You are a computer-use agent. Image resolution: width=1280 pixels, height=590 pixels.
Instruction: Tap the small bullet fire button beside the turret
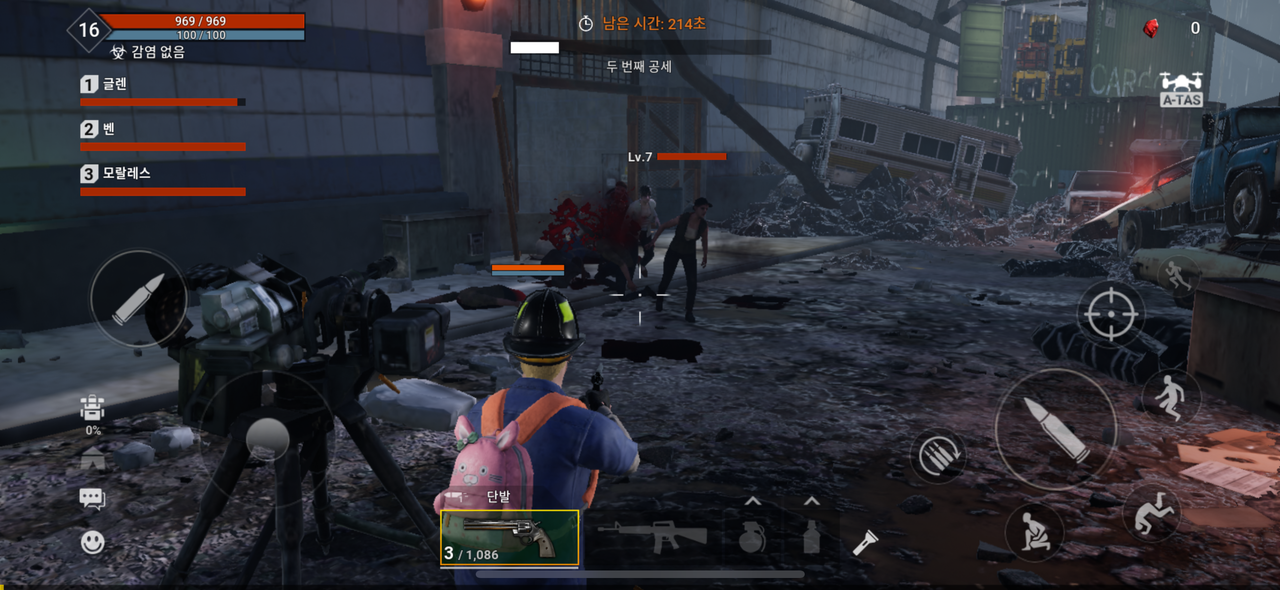click(138, 298)
